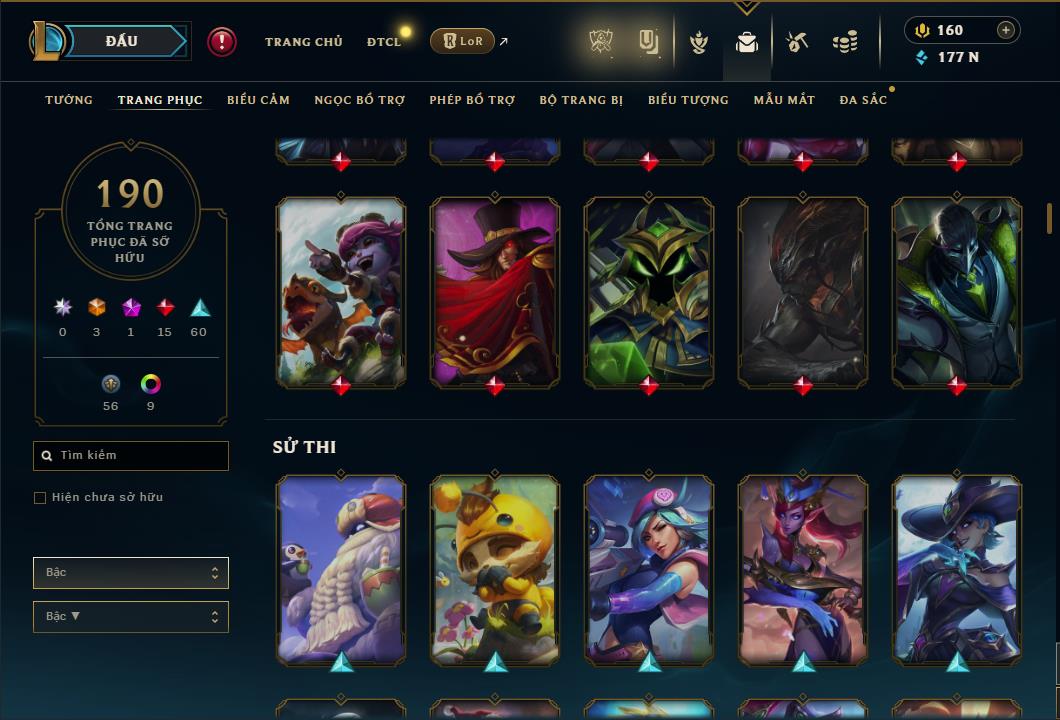Open the ĐA SẮC tab

(863, 100)
